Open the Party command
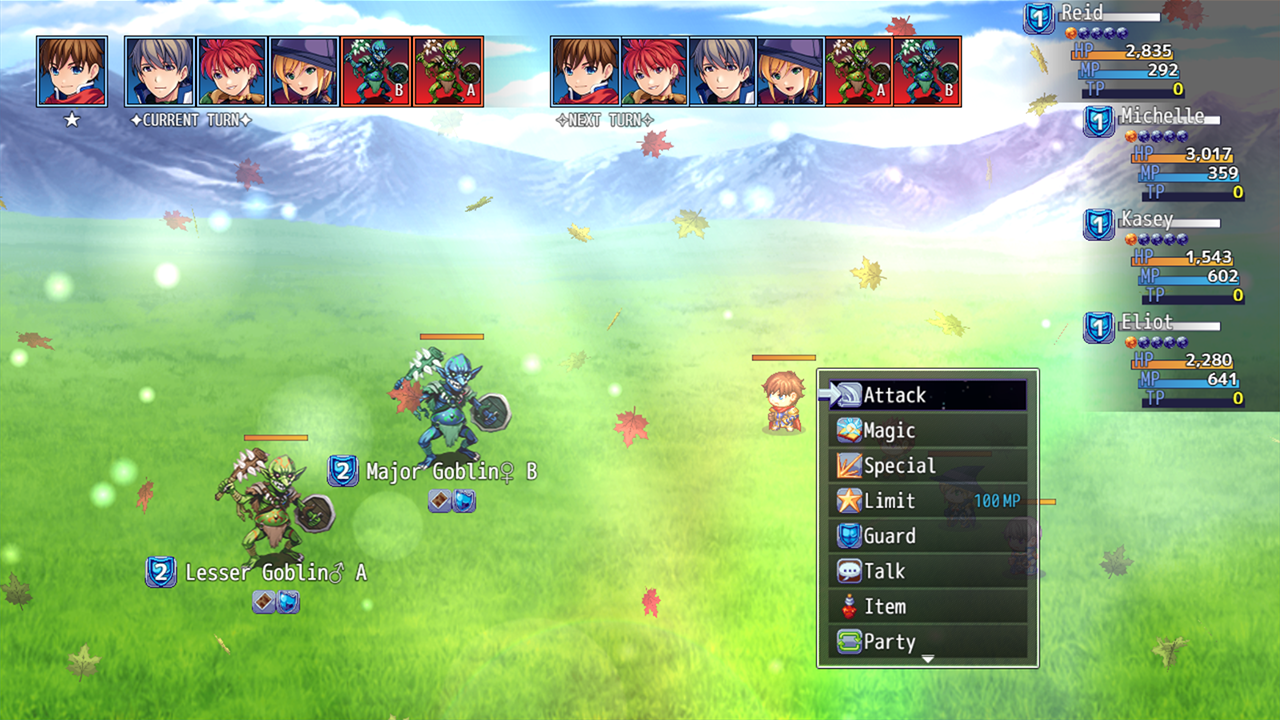 (927, 641)
